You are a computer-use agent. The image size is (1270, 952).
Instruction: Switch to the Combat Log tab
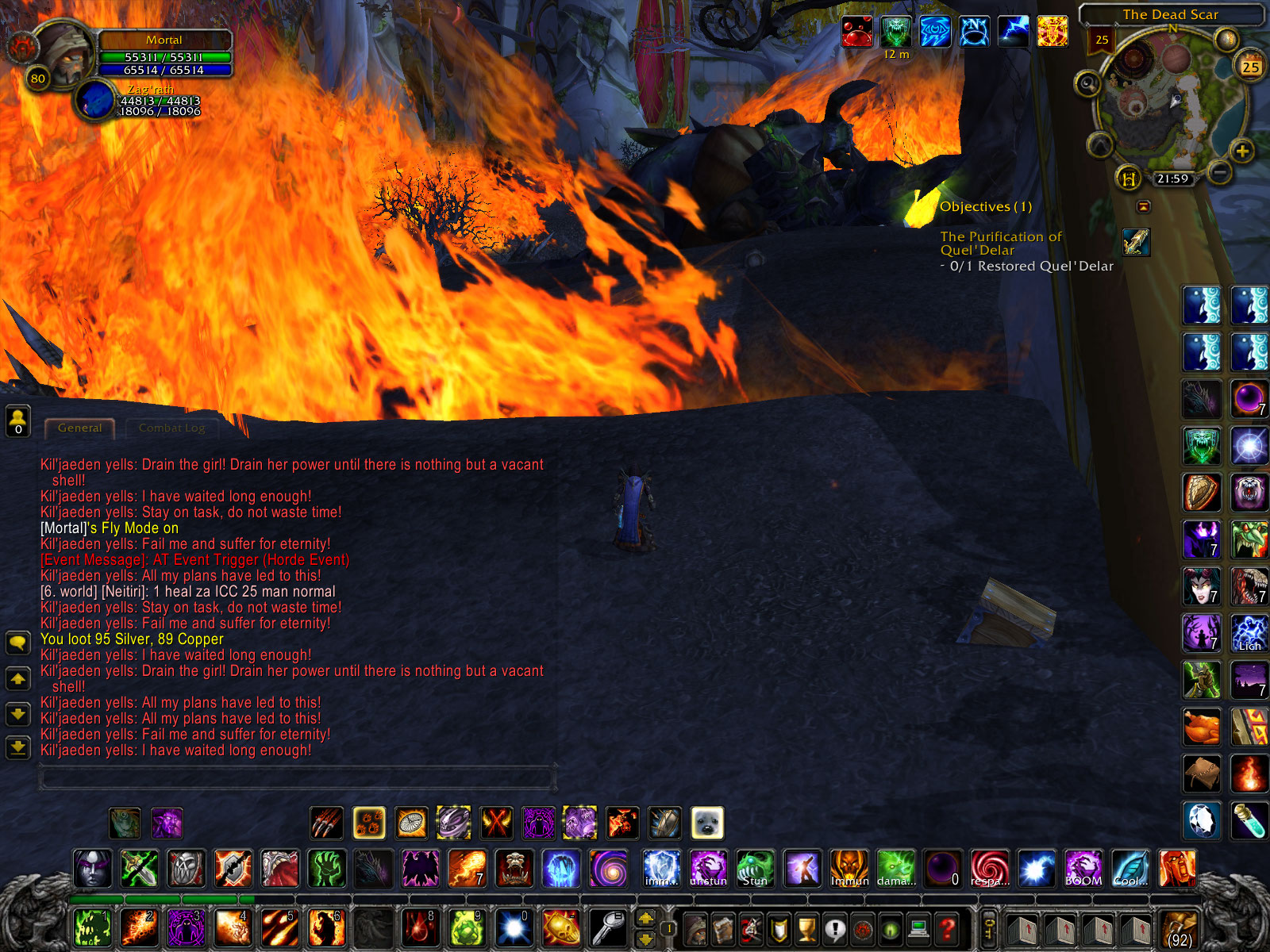171,428
